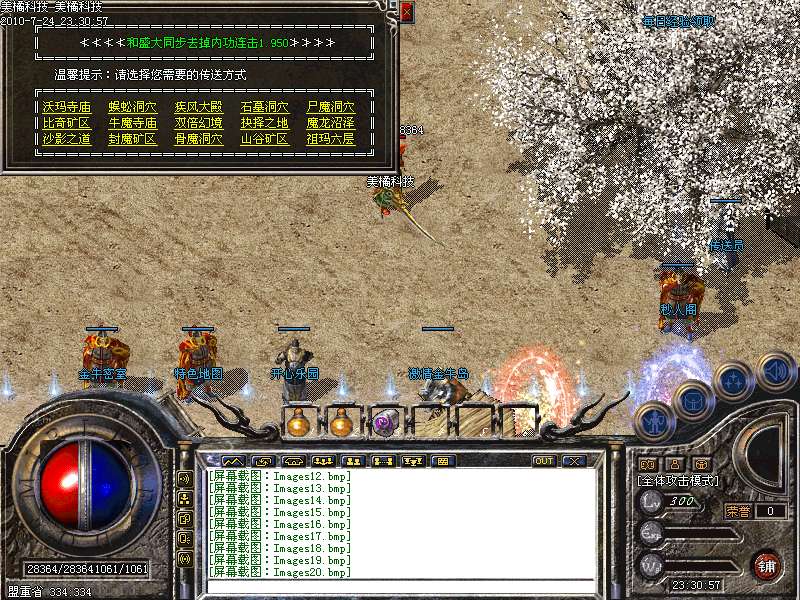Teleport to 祖玛六层
This screenshot has height=600, width=800.
pyautogui.click(x=330, y=139)
